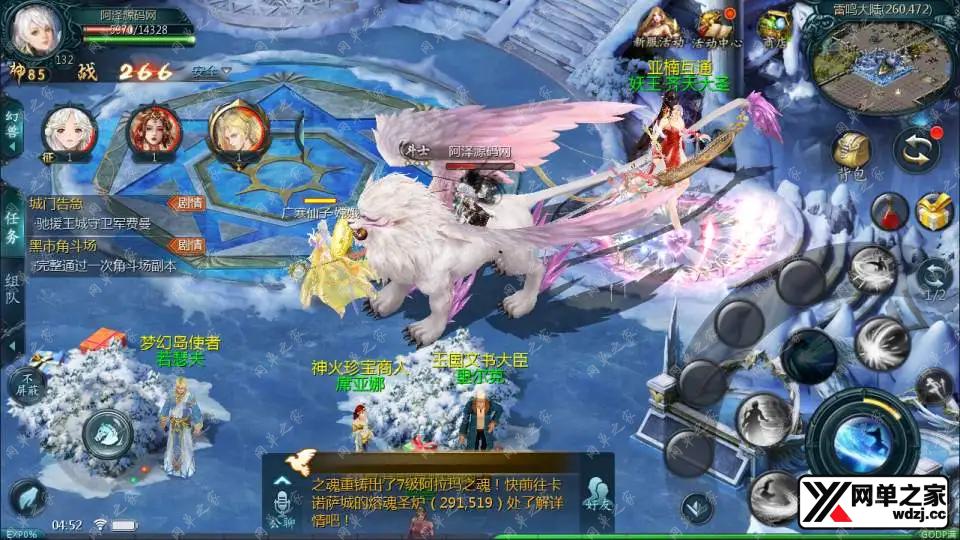Open the golden gift box
Image resolution: width=960 pixels, height=540 pixels.
(x=935, y=212)
